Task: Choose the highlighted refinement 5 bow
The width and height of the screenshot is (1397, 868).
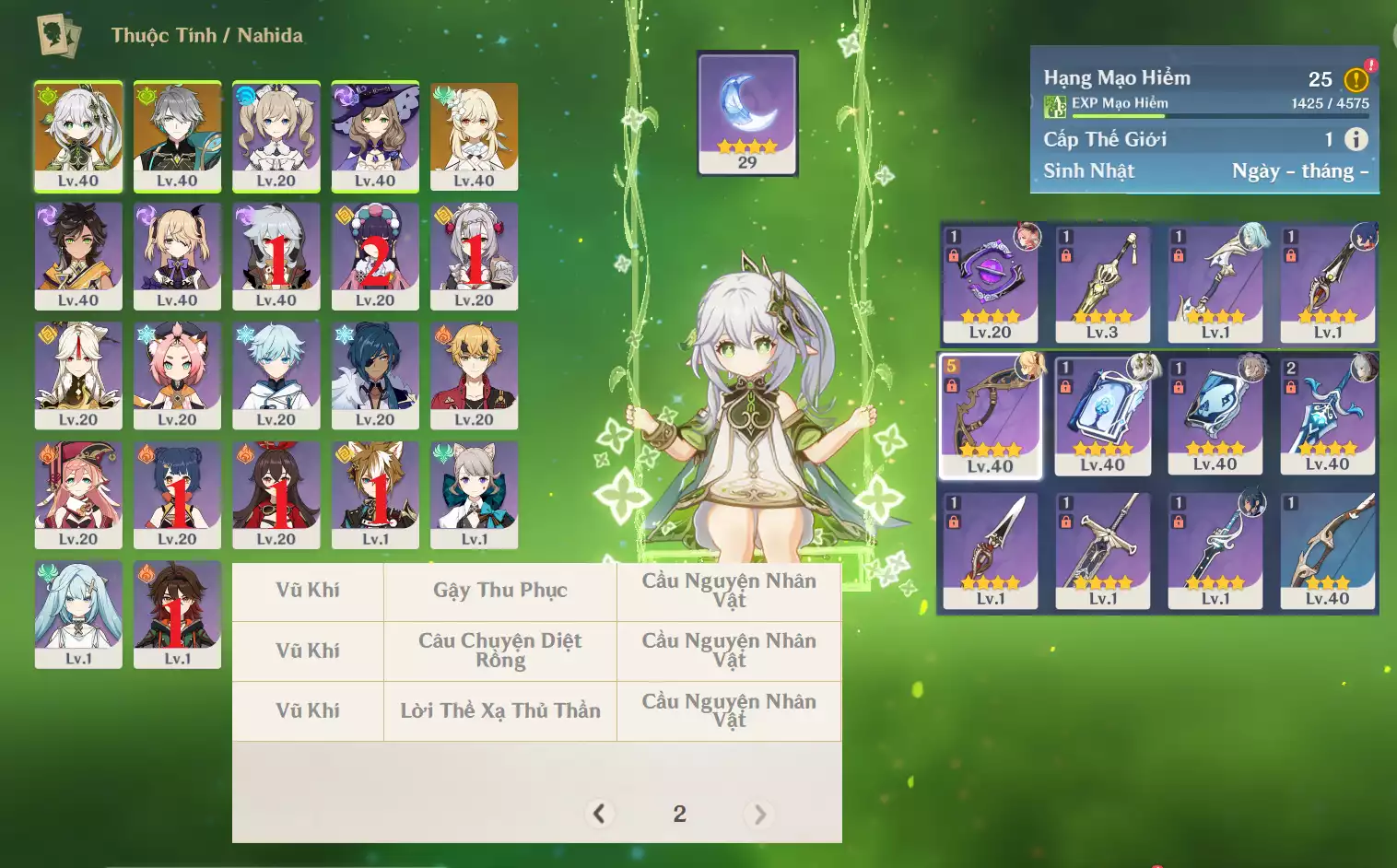Action: [991, 416]
